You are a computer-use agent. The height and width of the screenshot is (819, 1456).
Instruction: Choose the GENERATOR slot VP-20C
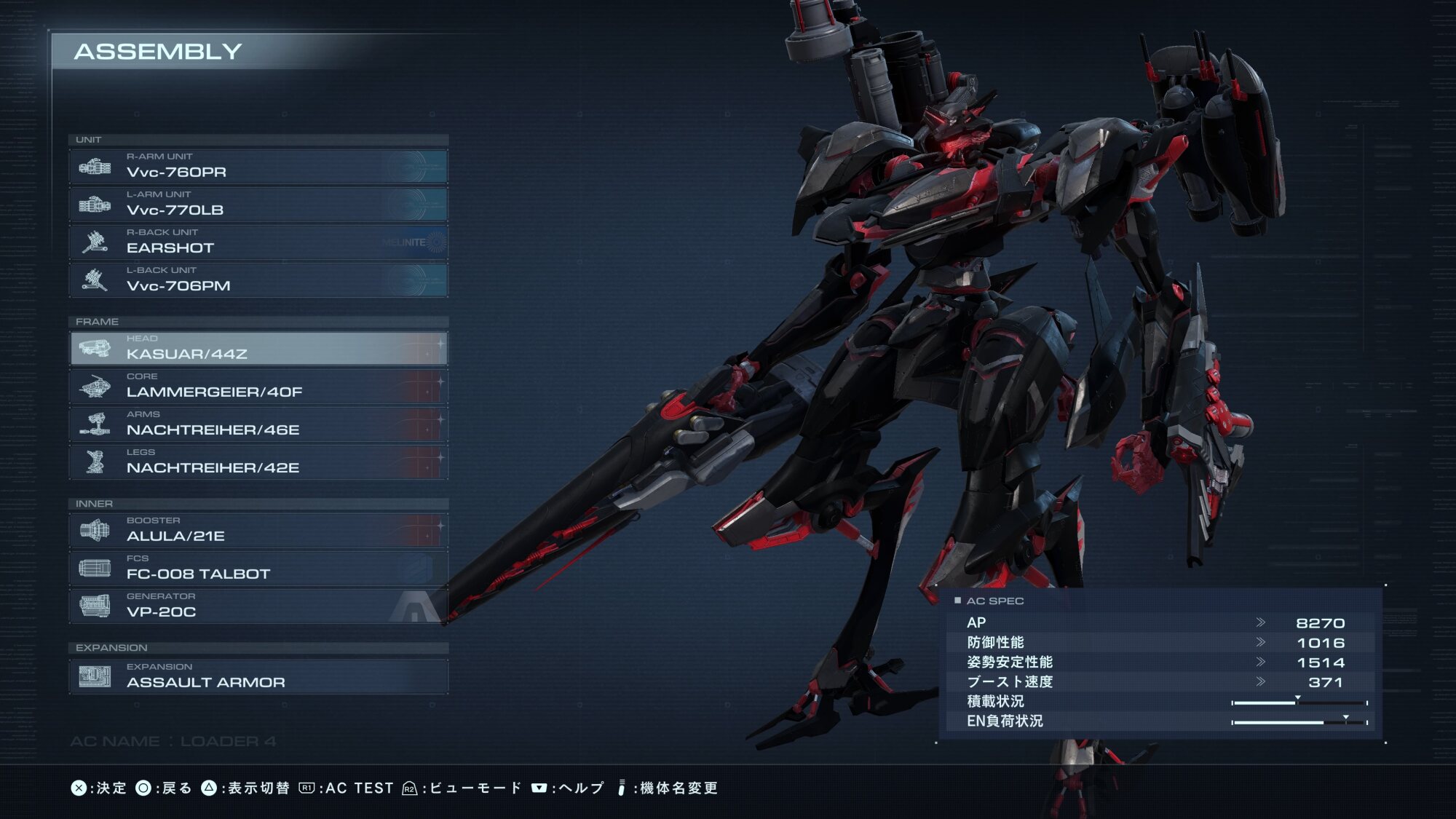pos(258,606)
